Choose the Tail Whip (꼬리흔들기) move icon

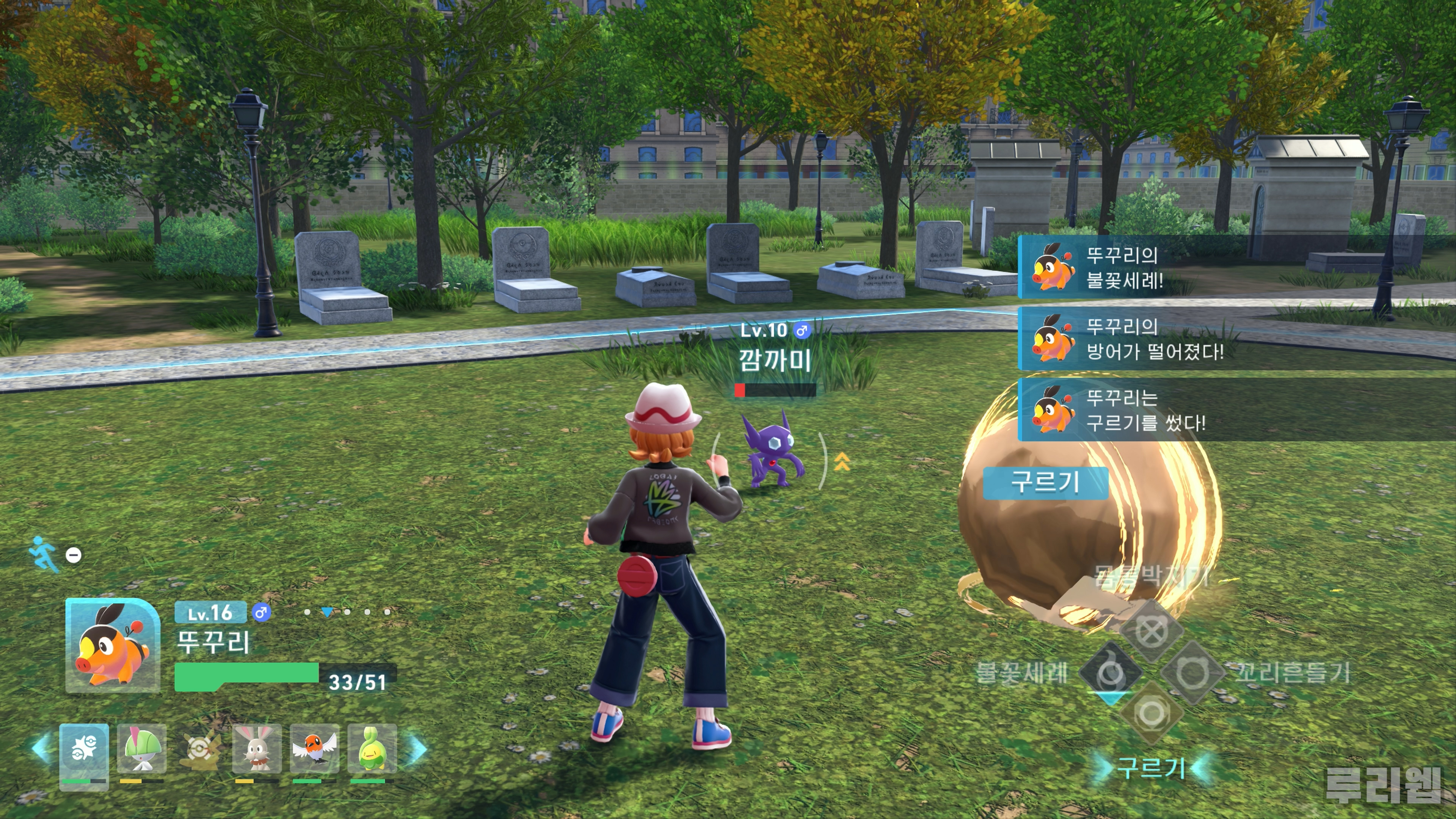tap(1192, 673)
